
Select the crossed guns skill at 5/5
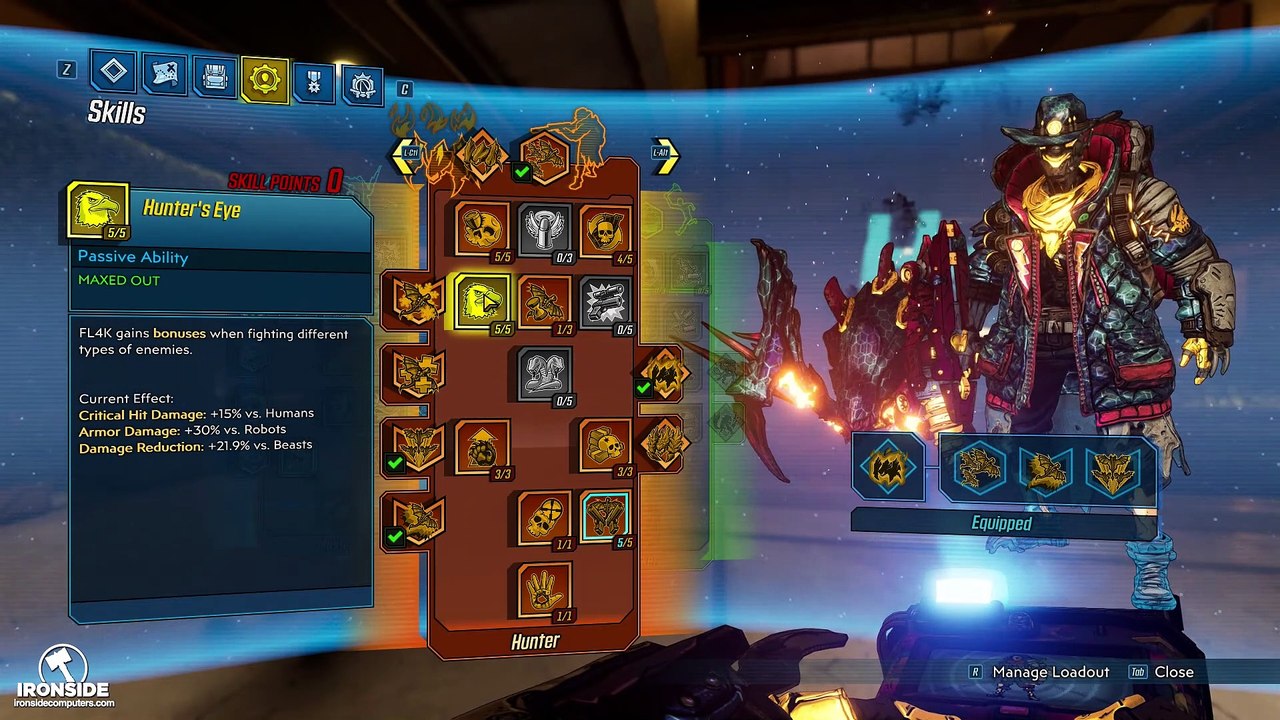click(x=605, y=517)
